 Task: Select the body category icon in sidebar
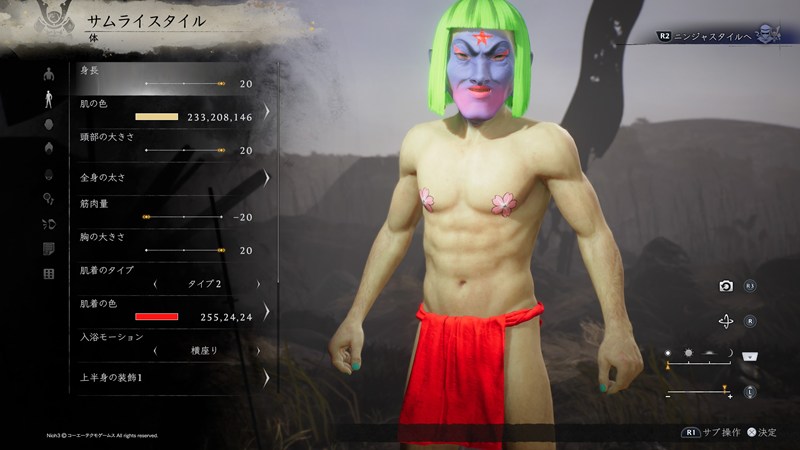coord(49,99)
